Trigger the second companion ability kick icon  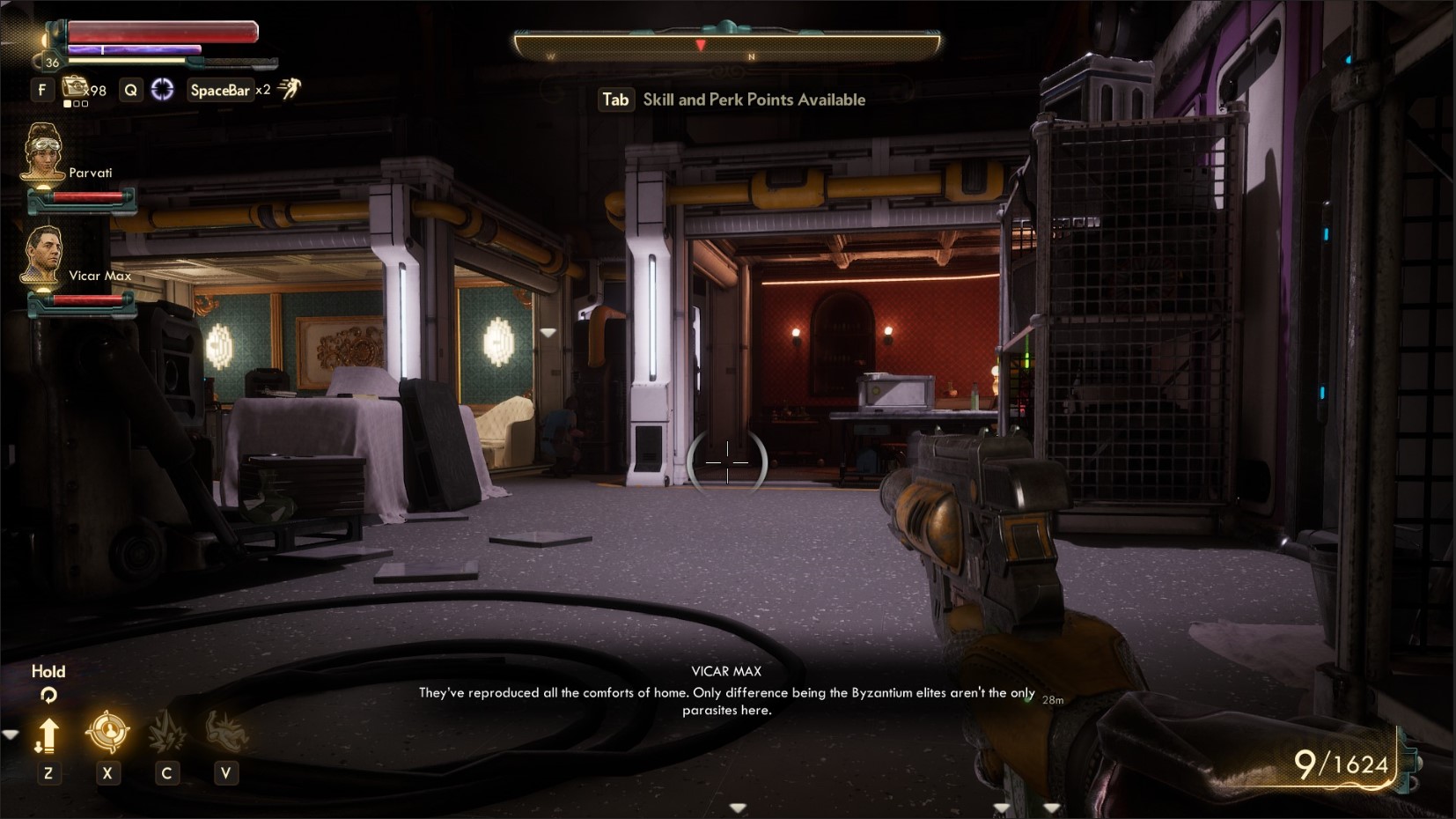225,732
